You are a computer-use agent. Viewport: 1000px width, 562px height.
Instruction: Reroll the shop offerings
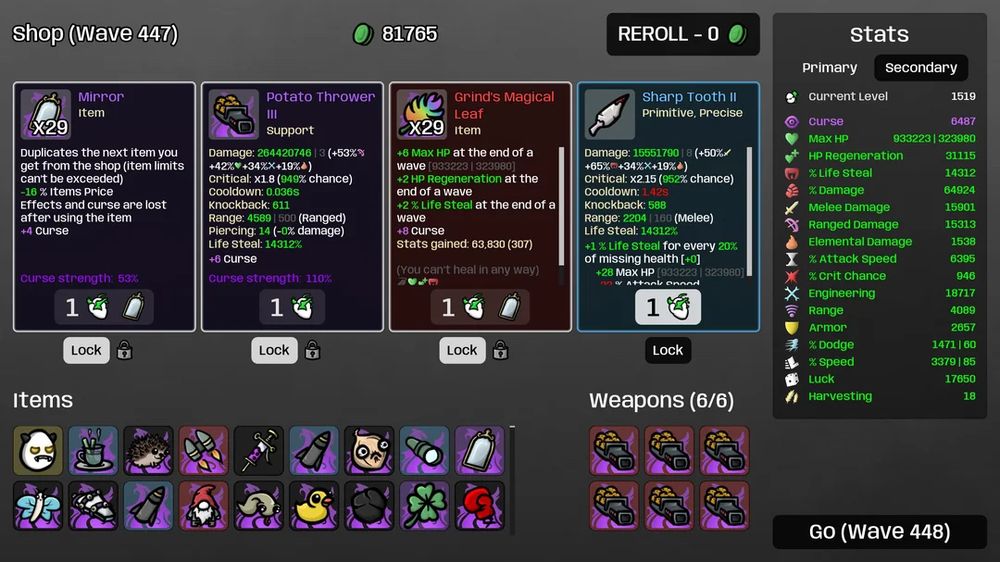click(683, 34)
